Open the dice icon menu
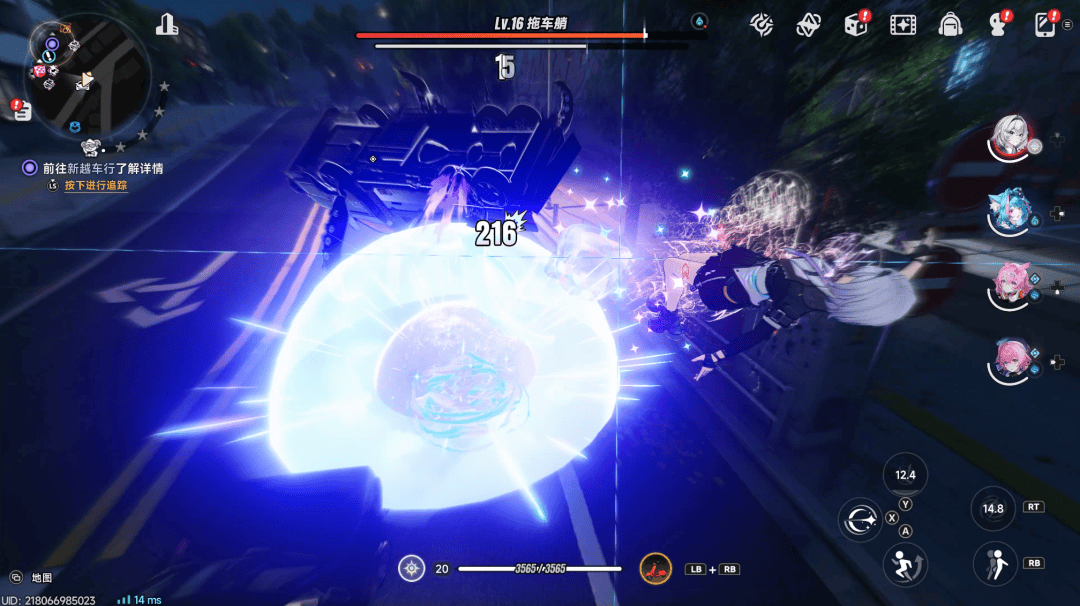Viewport: 1080px width, 606px height. pos(856,24)
